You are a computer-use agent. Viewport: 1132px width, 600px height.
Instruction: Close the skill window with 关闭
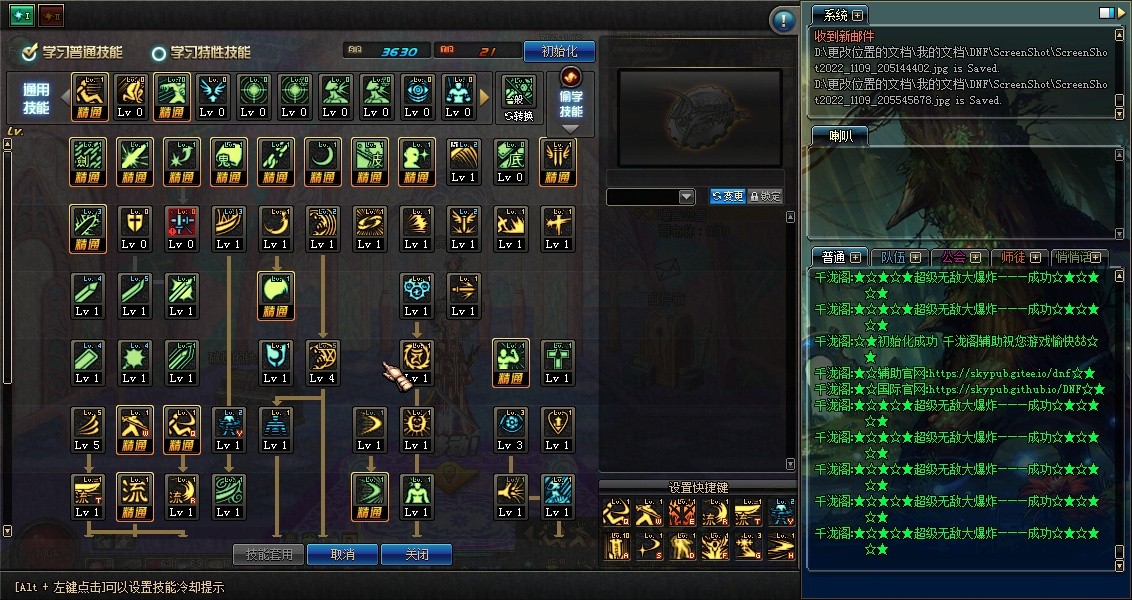[416, 554]
